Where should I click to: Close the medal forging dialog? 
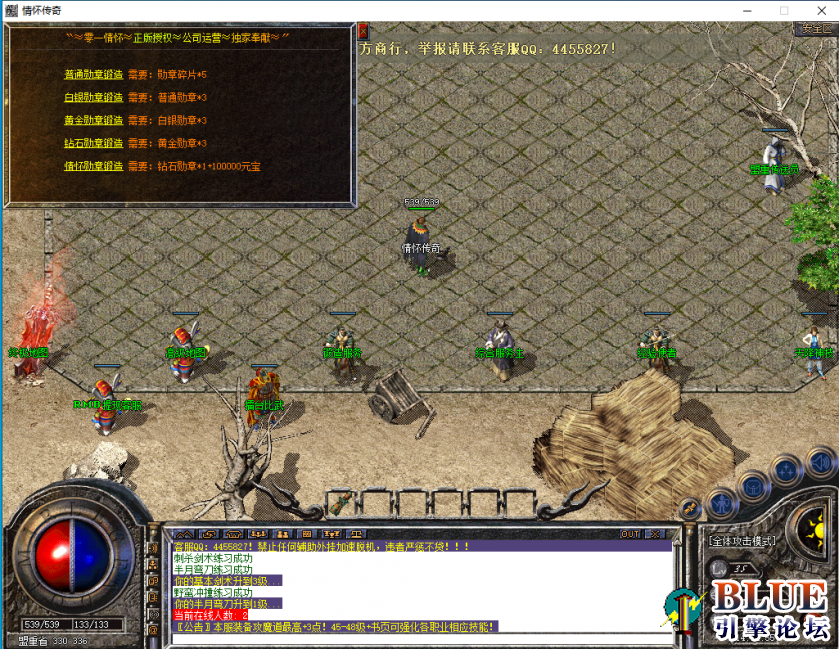pos(362,30)
